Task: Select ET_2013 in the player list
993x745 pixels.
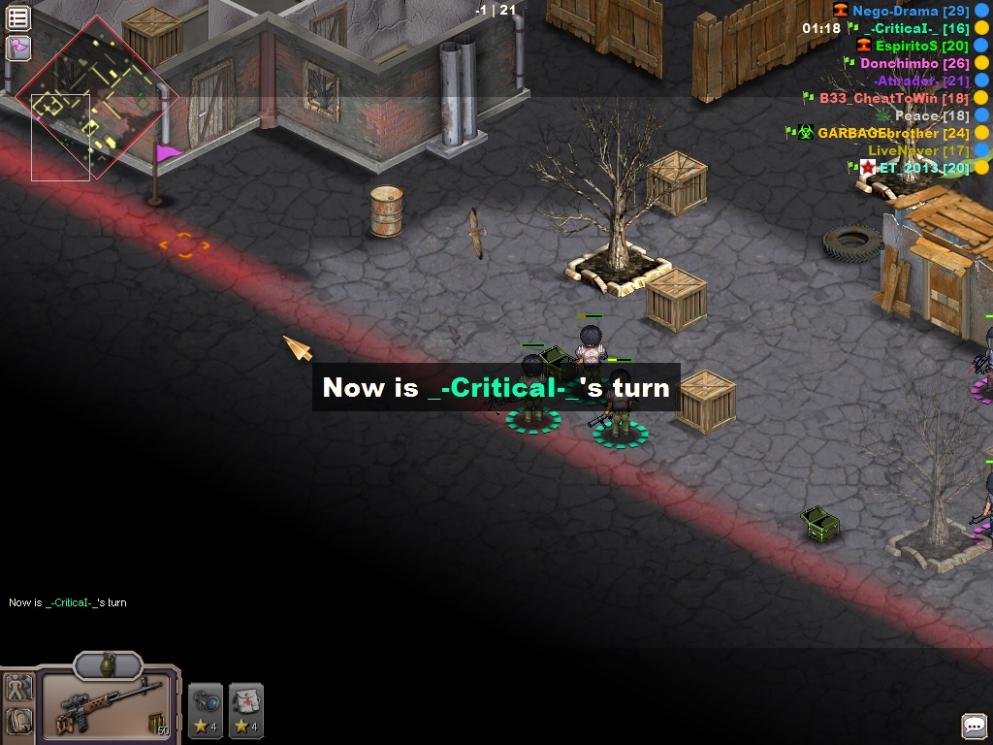Action: click(923, 168)
